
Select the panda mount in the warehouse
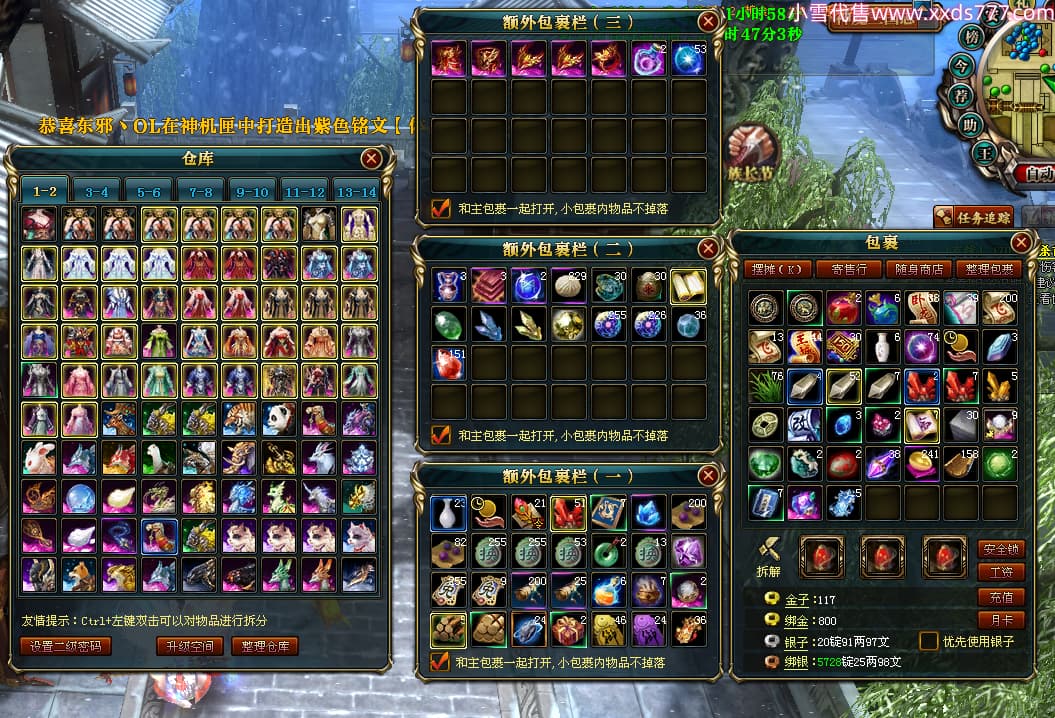tap(279, 419)
